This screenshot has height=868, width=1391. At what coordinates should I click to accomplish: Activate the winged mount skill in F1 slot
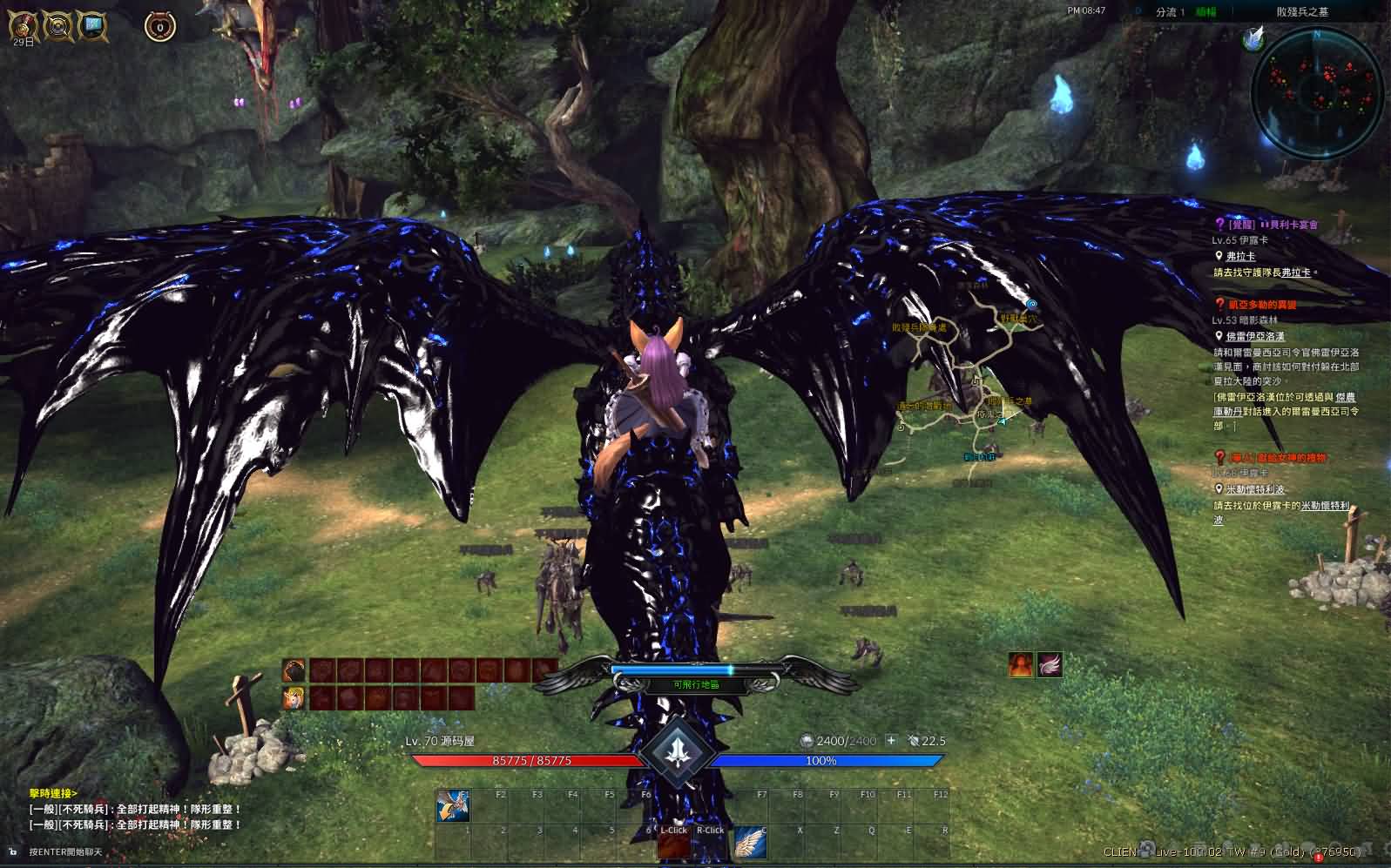(454, 806)
